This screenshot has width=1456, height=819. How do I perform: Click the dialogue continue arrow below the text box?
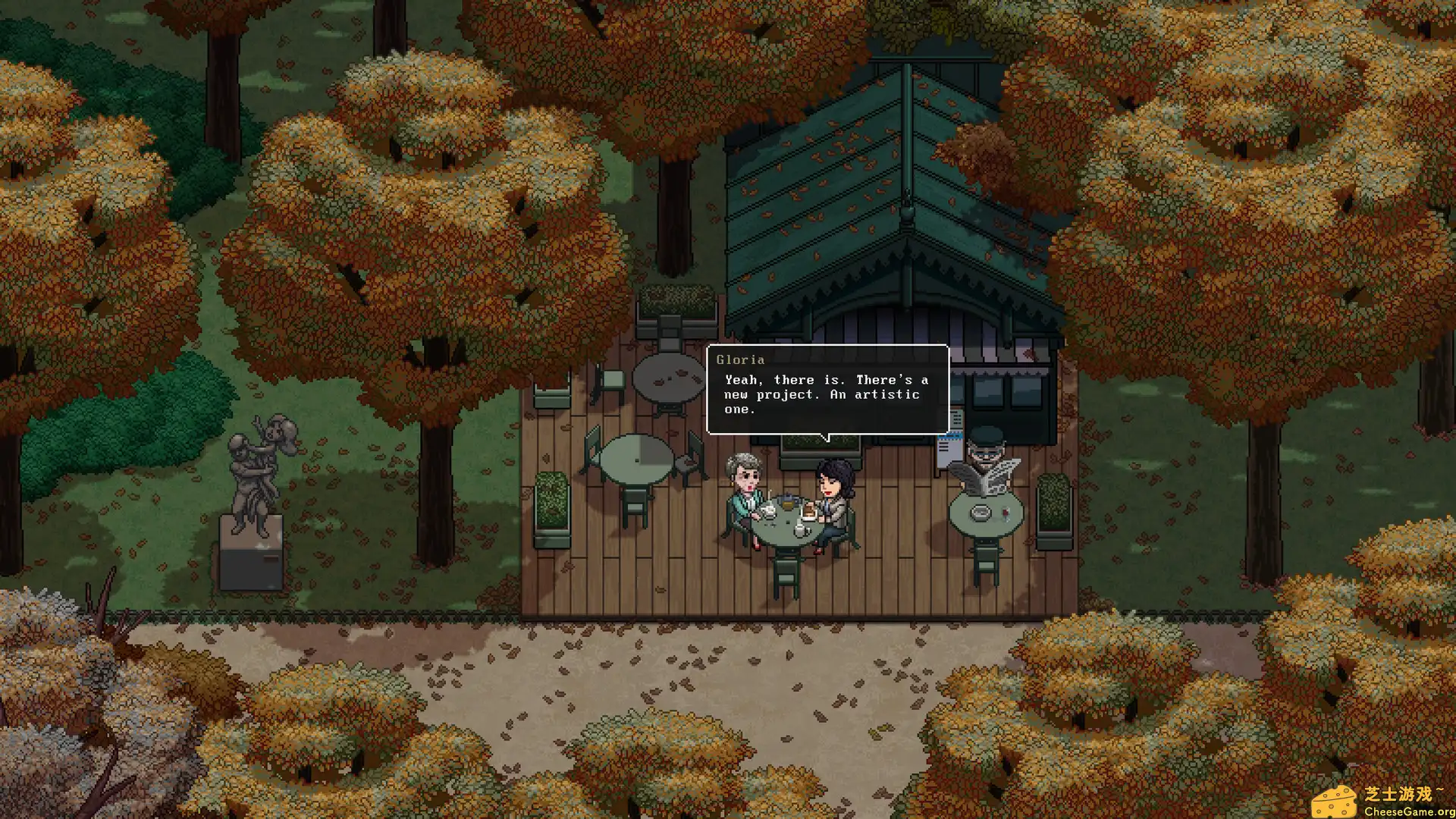pyautogui.click(x=827, y=435)
